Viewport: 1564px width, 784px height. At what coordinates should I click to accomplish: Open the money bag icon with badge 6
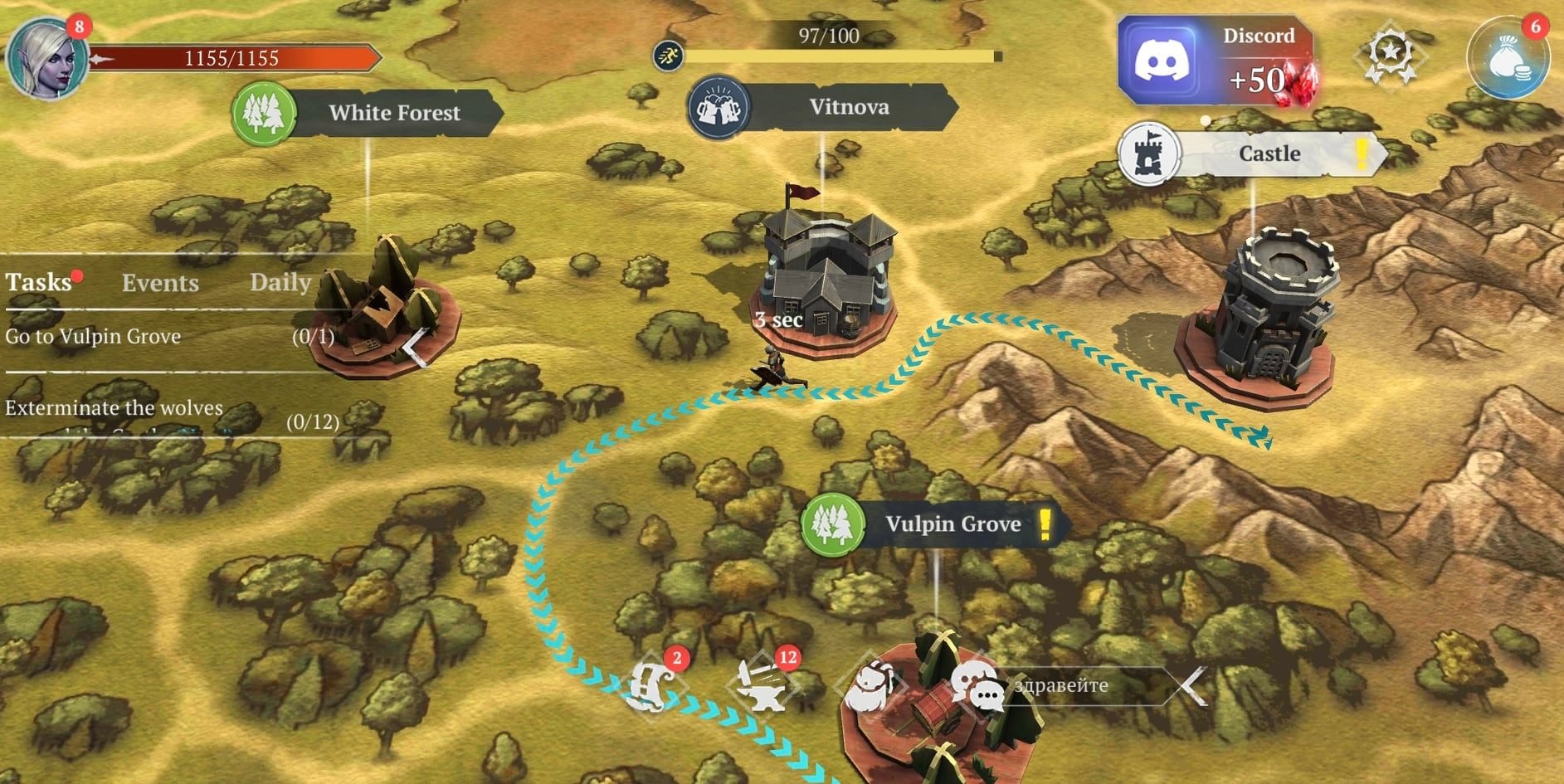[1512, 56]
